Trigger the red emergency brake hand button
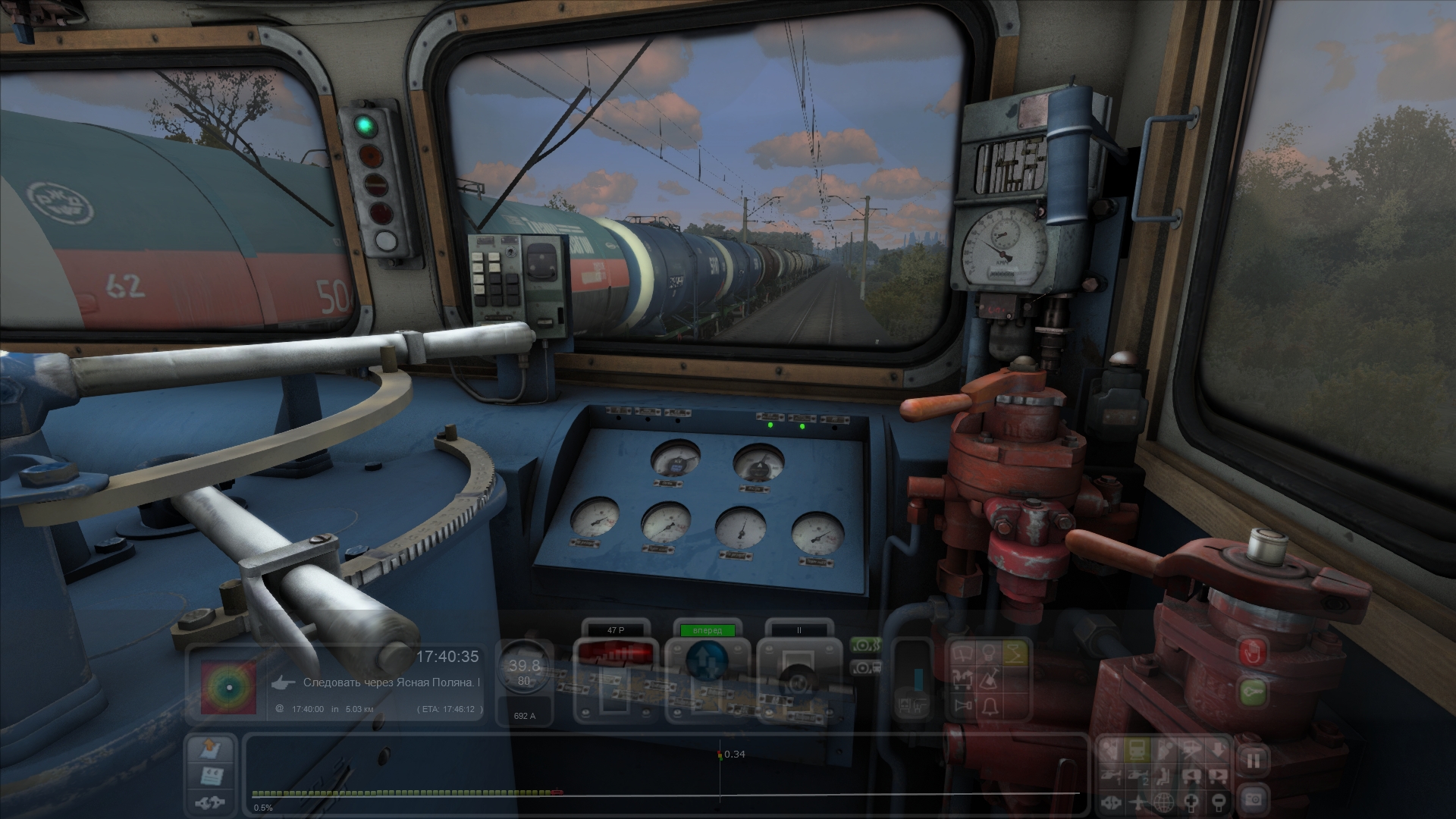 (x=1253, y=652)
